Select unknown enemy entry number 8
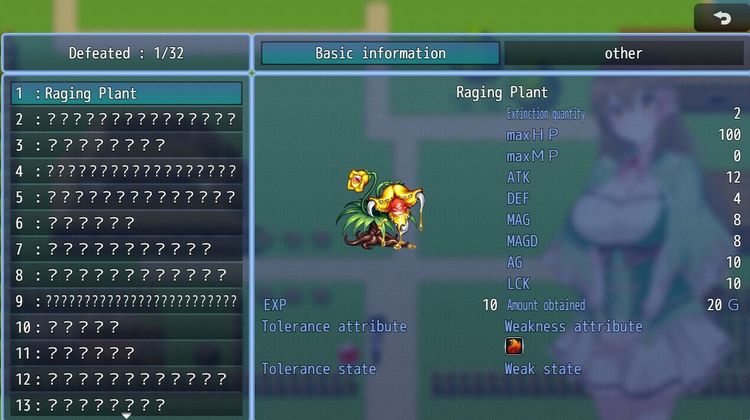 pyautogui.click(x=126, y=275)
